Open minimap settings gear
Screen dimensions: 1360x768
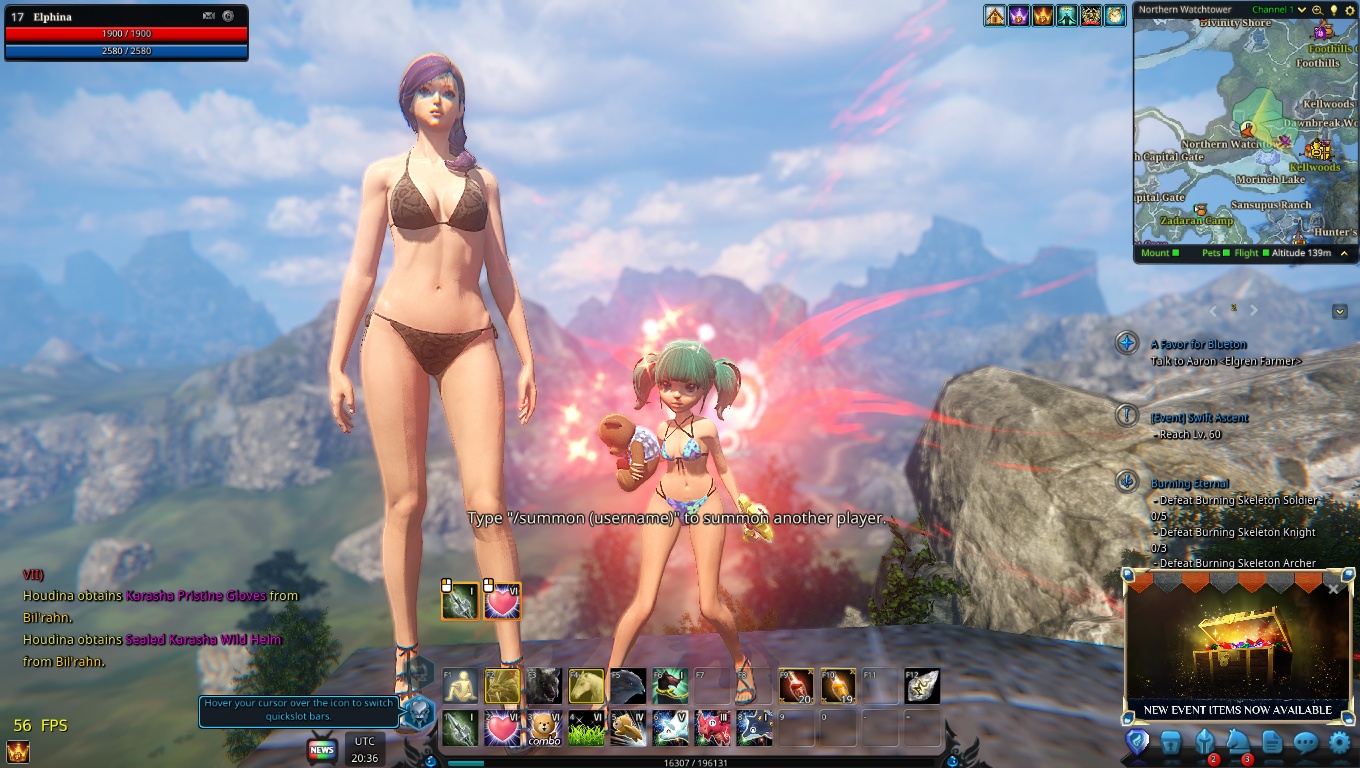click(1348, 10)
